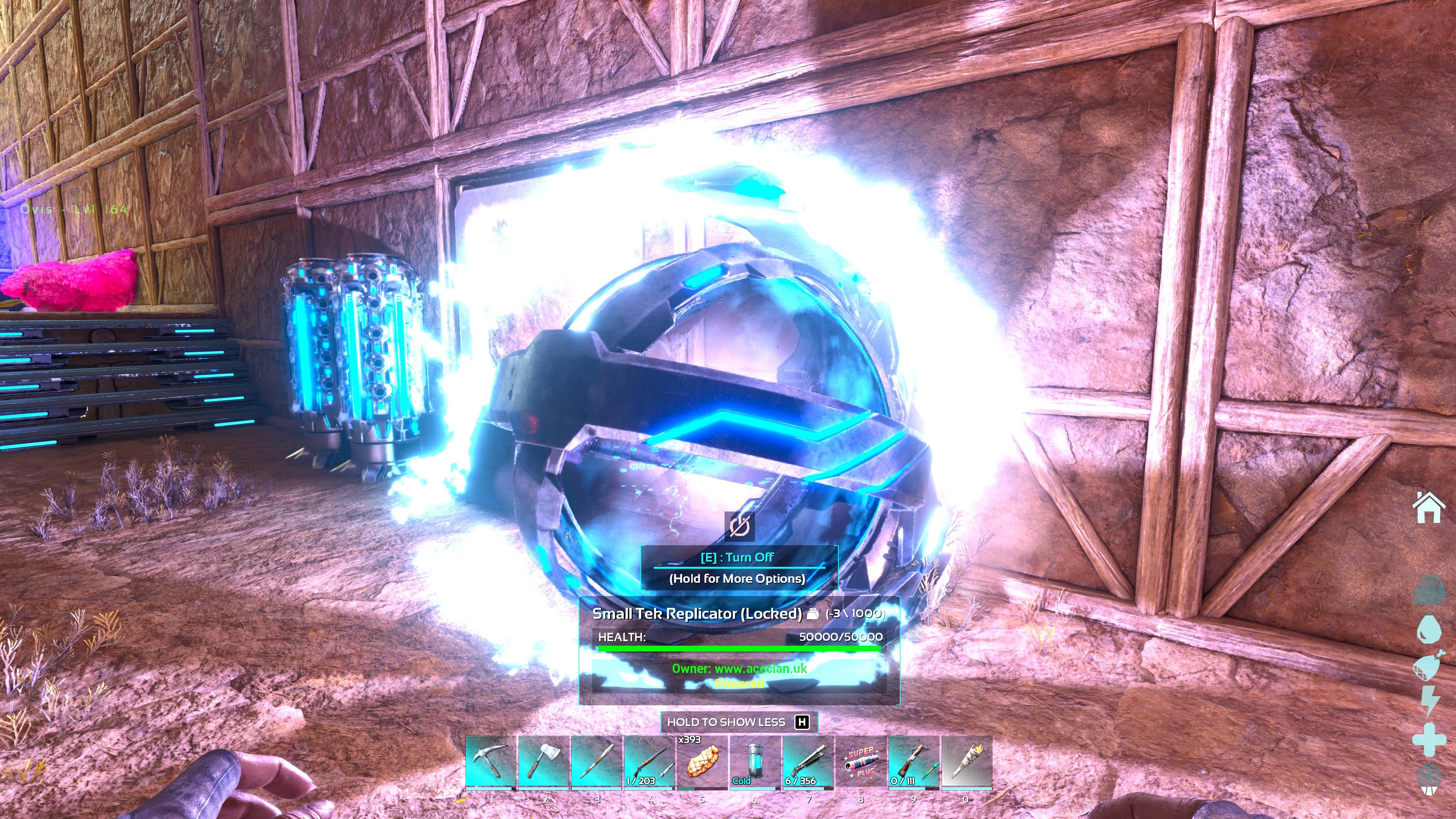Open the owner link www.aceclan.uk
Screen dimensions: 1456x819
pyautogui.click(x=741, y=668)
